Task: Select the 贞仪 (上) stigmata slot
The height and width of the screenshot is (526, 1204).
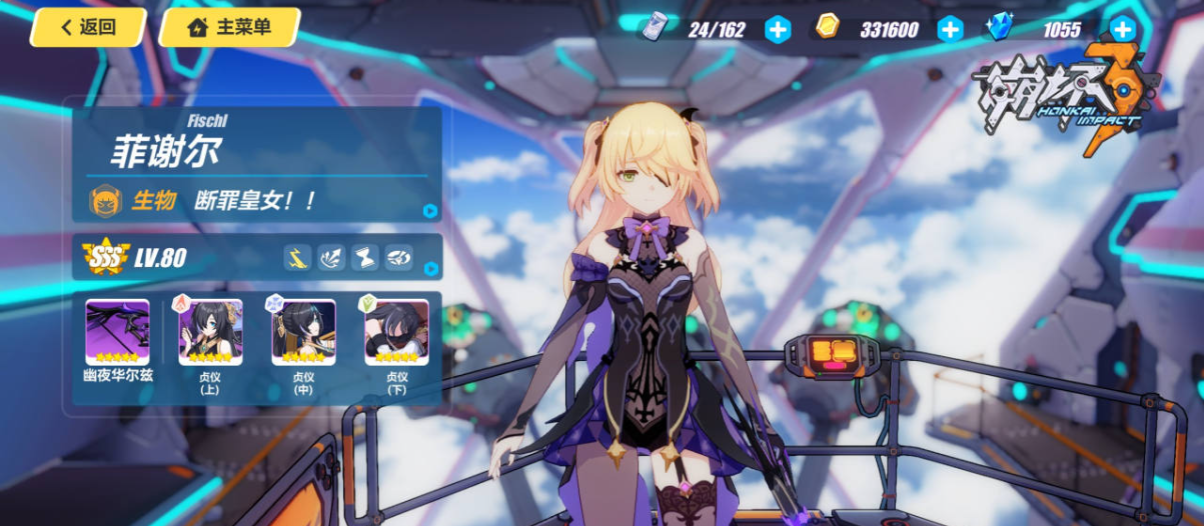Action: coord(210,332)
